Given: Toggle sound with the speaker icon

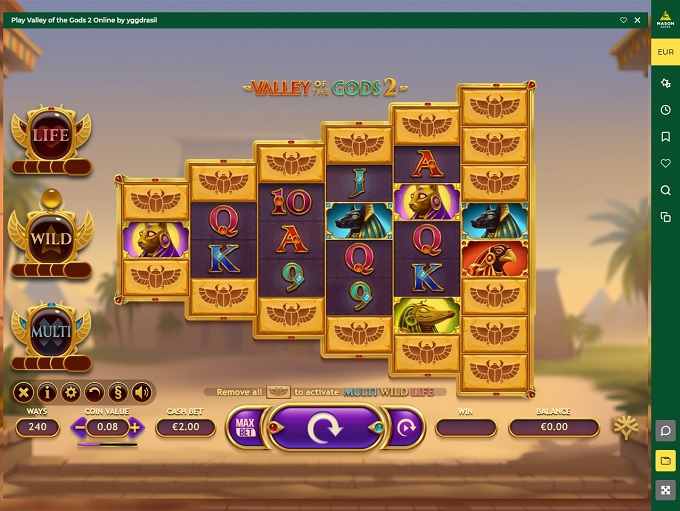Looking at the screenshot, I should click(141, 392).
